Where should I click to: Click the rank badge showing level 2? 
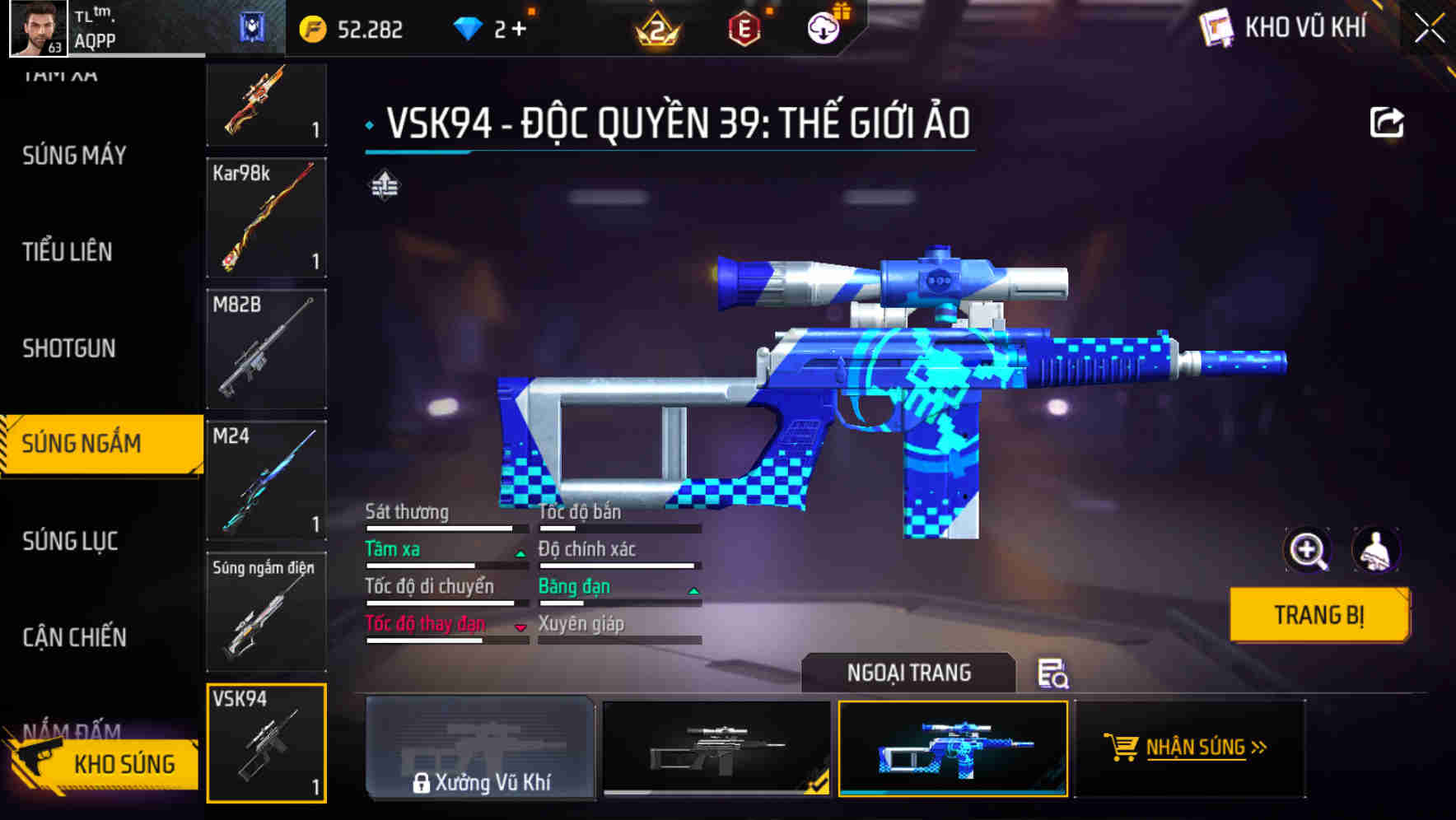pos(659,27)
